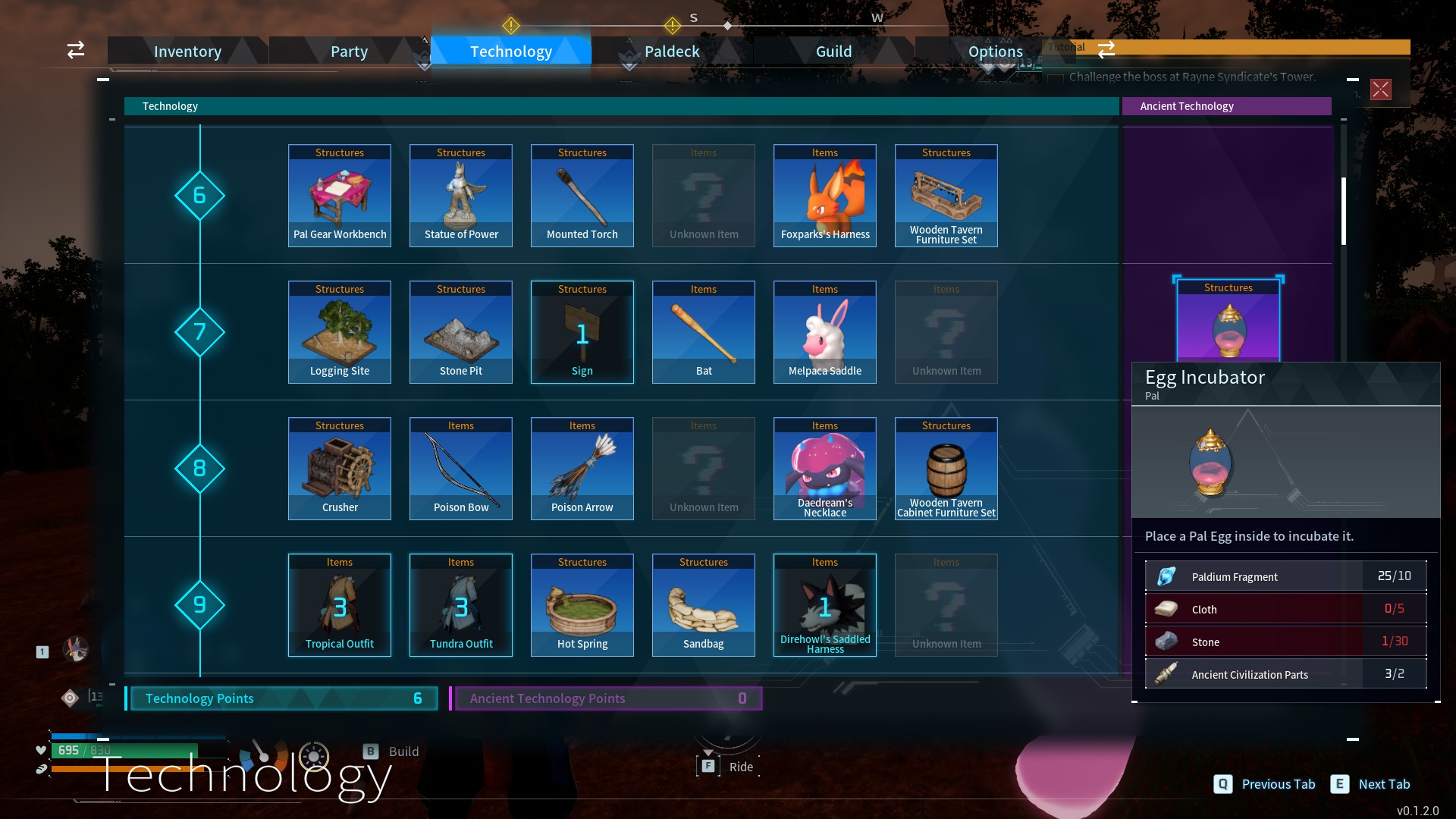The width and height of the screenshot is (1456, 819).
Task: Open the Party tab
Action: 349,51
